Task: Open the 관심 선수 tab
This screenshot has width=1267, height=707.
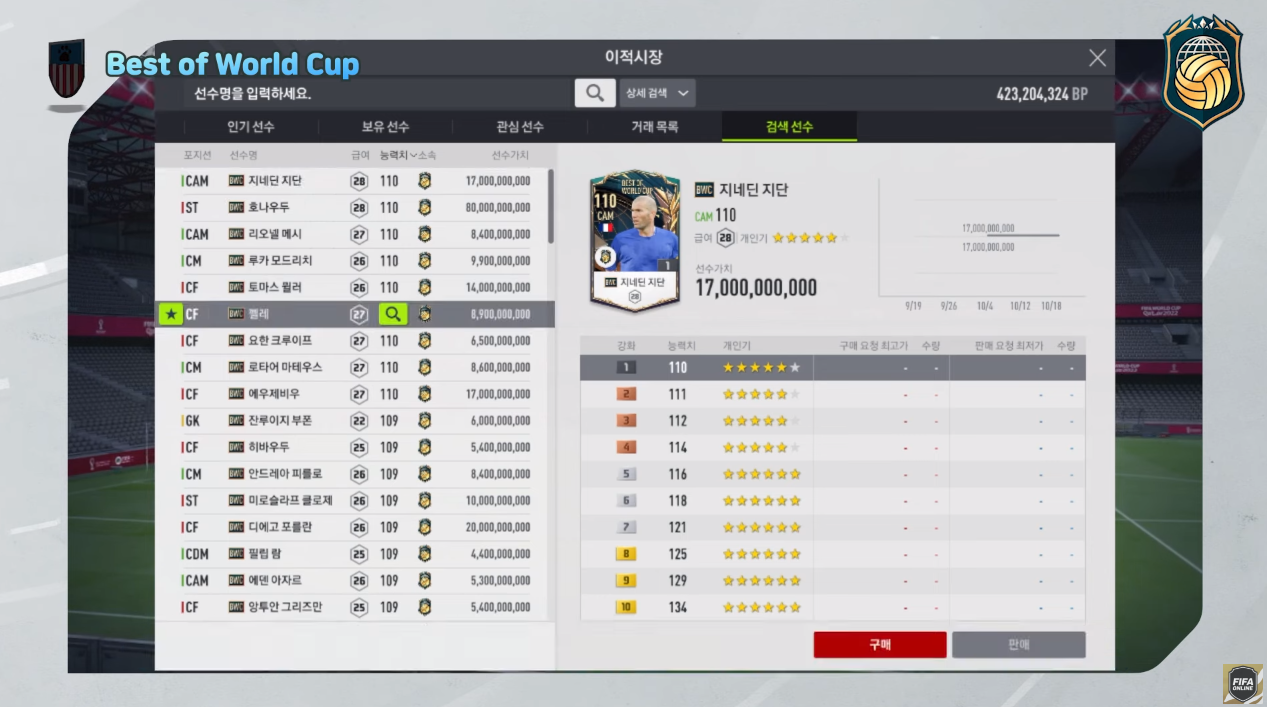Action: 520,127
